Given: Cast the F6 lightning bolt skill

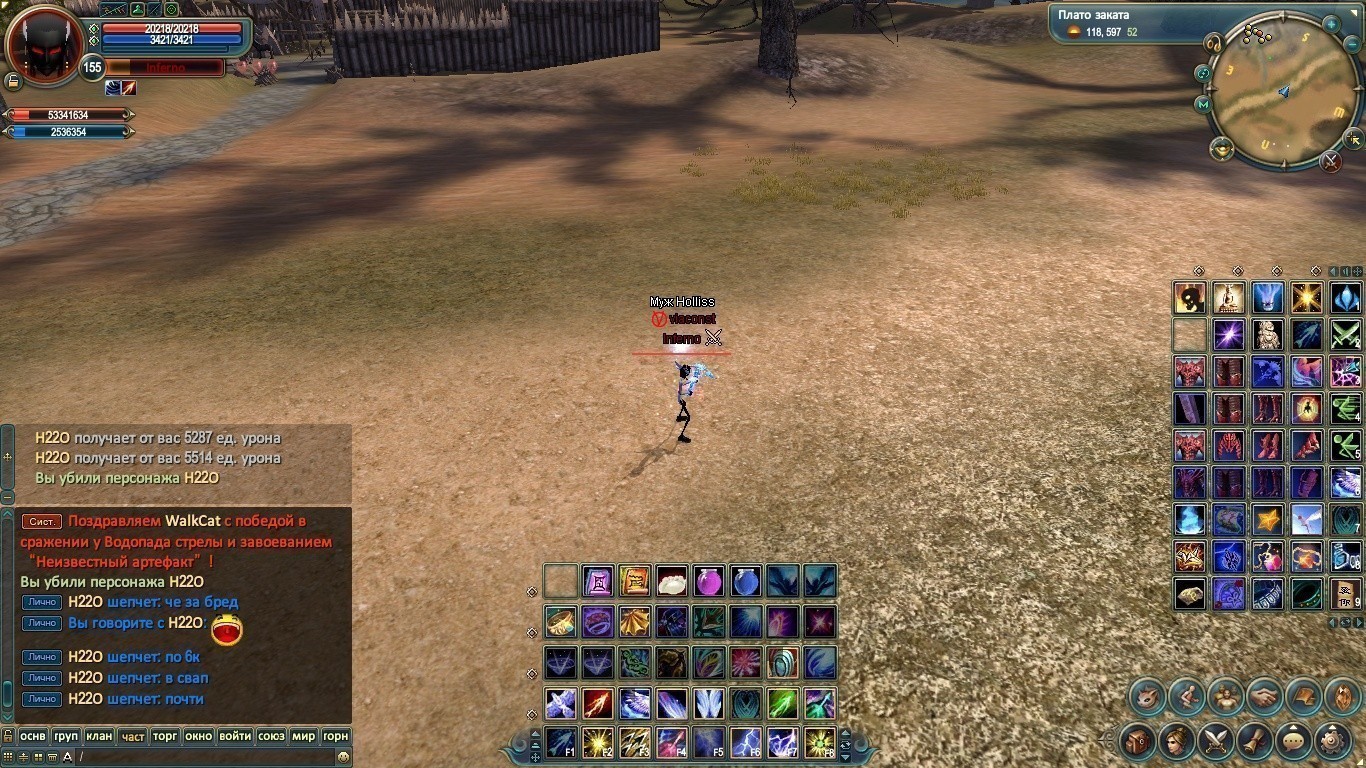Looking at the screenshot, I should (746, 742).
